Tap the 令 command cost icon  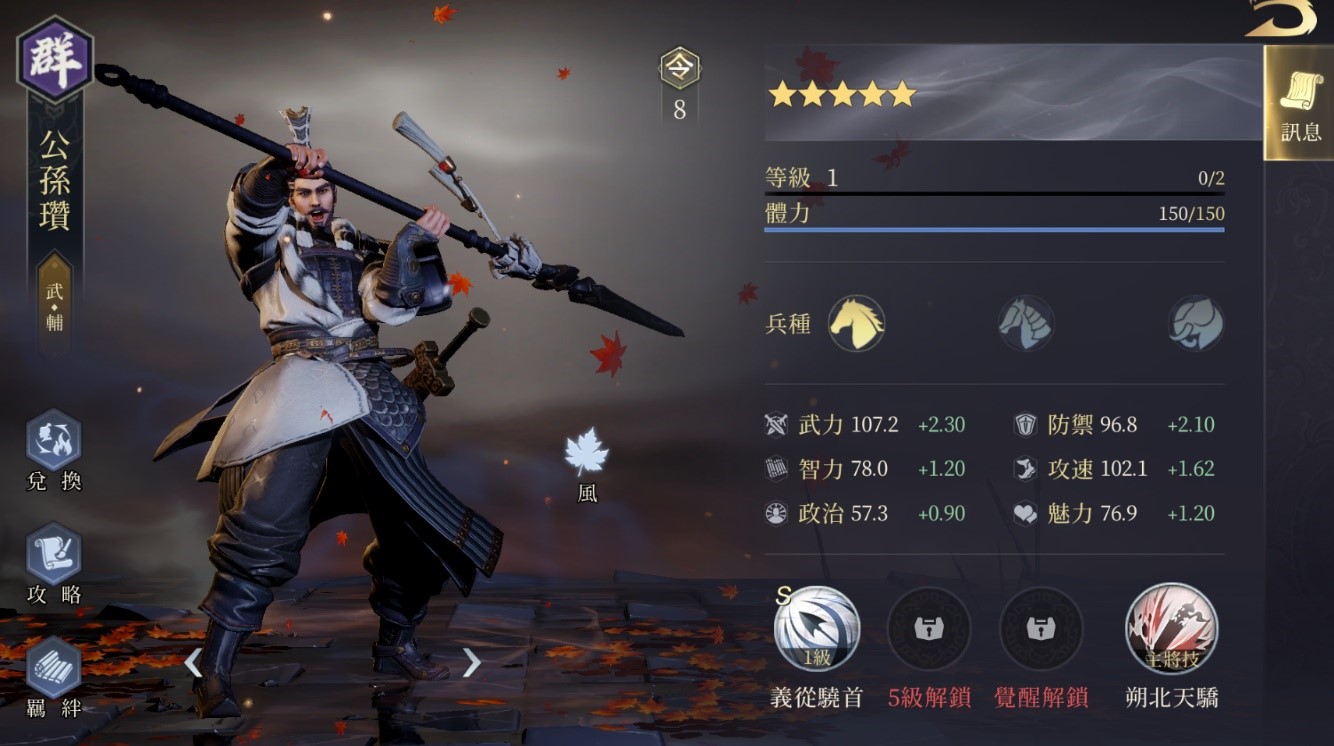click(x=680, y=69)
